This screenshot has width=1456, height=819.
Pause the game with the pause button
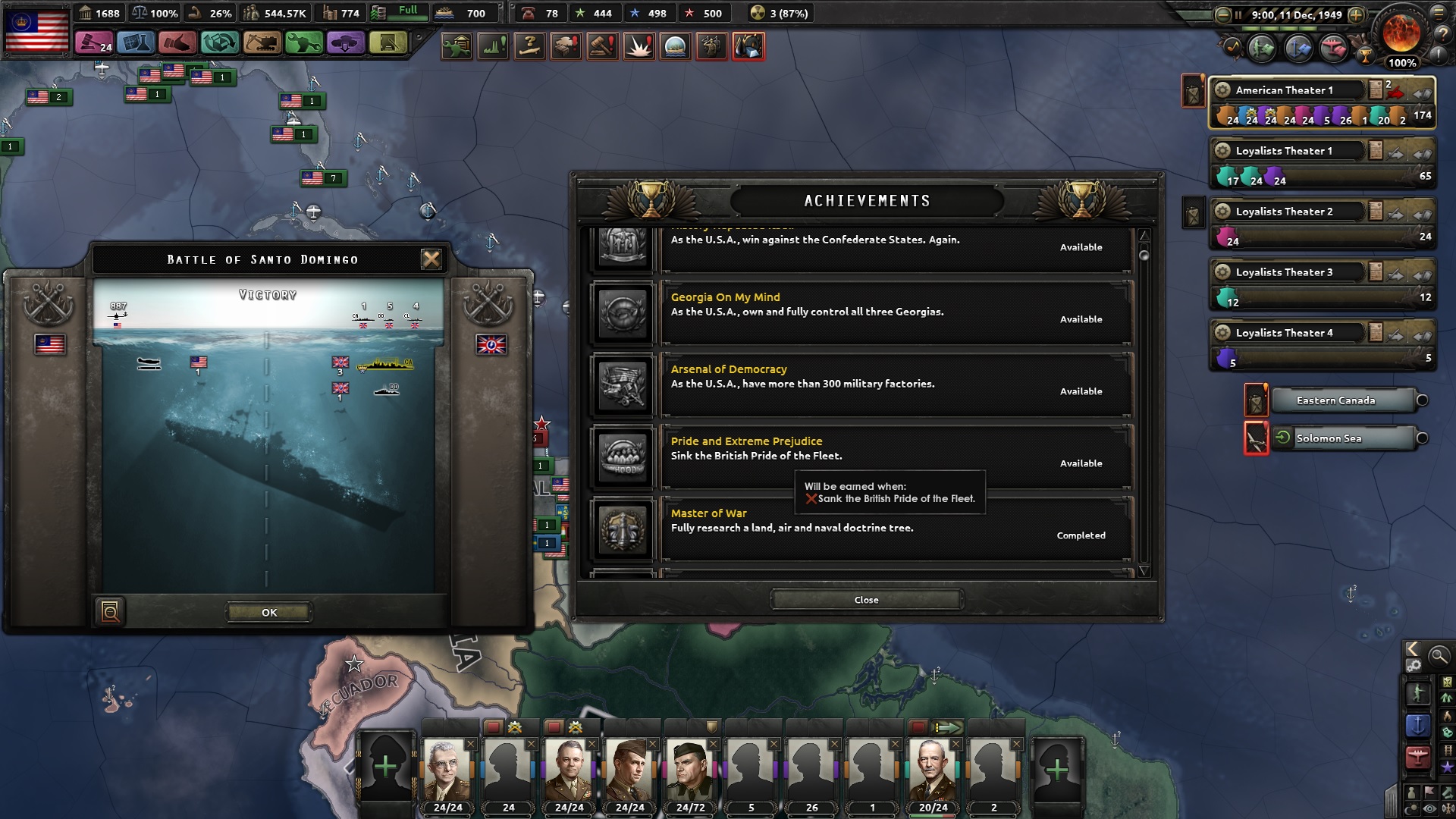(x=1238, y=14)
